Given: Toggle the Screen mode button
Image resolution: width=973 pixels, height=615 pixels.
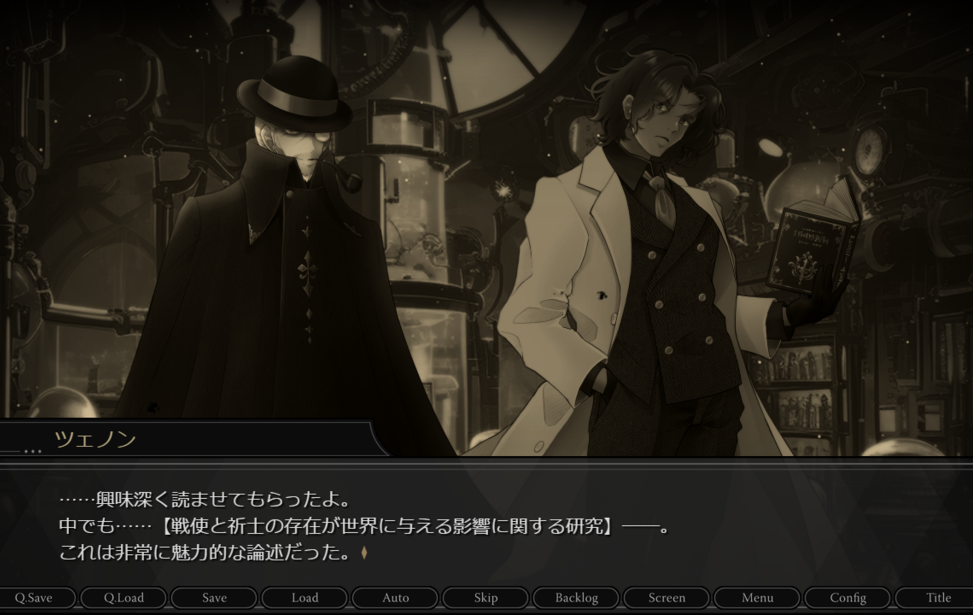Looking at the screenshot, I should coord(667,598).
